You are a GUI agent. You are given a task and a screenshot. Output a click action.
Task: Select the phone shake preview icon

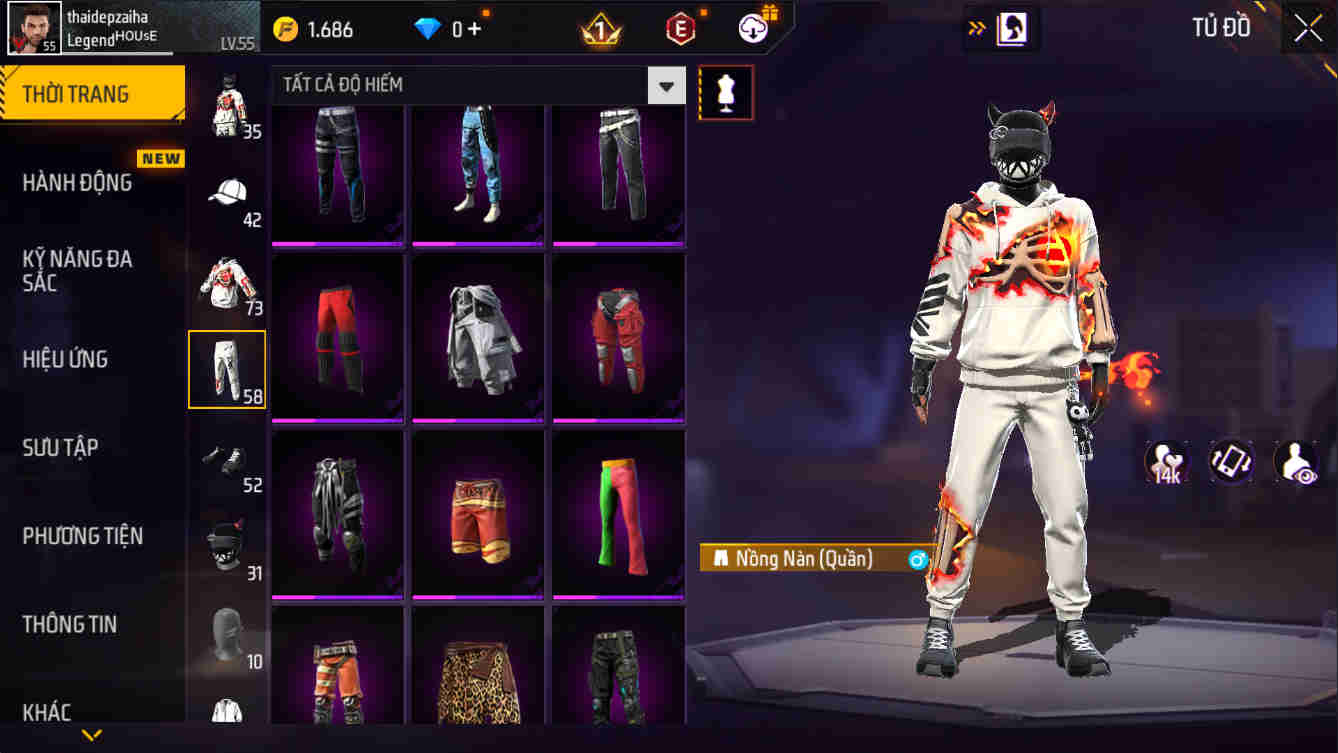click(1229, 462)
